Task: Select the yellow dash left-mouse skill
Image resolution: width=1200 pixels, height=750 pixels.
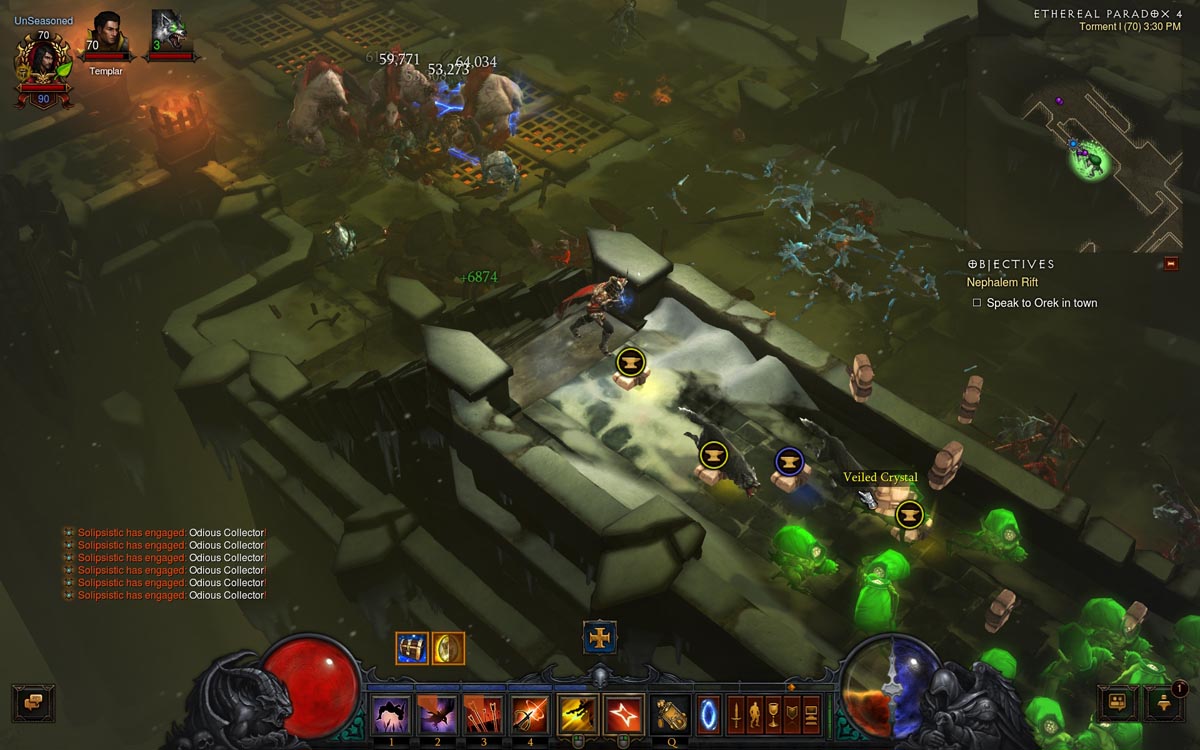Action: [576, 713]
